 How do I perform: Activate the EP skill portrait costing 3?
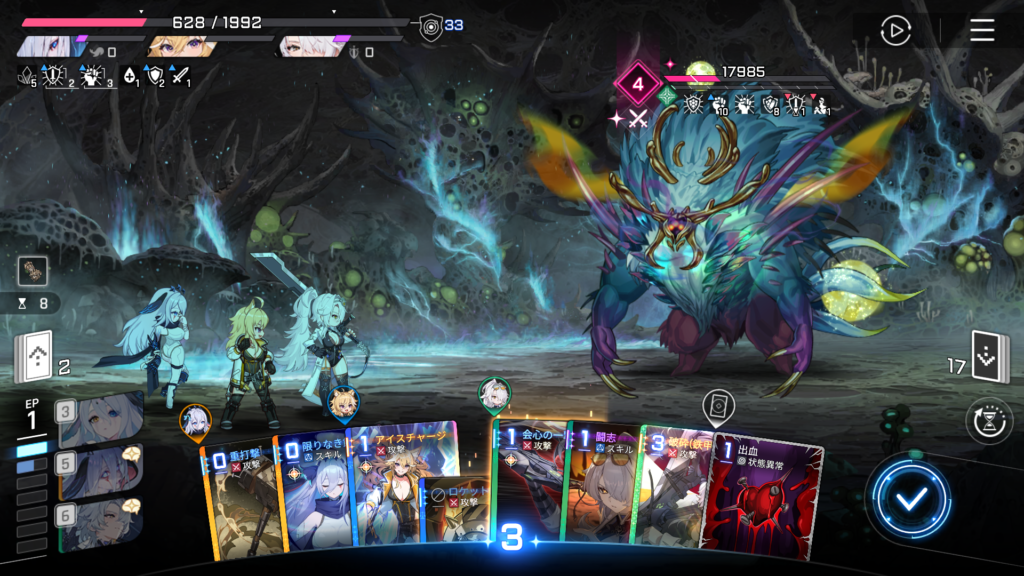100,418
